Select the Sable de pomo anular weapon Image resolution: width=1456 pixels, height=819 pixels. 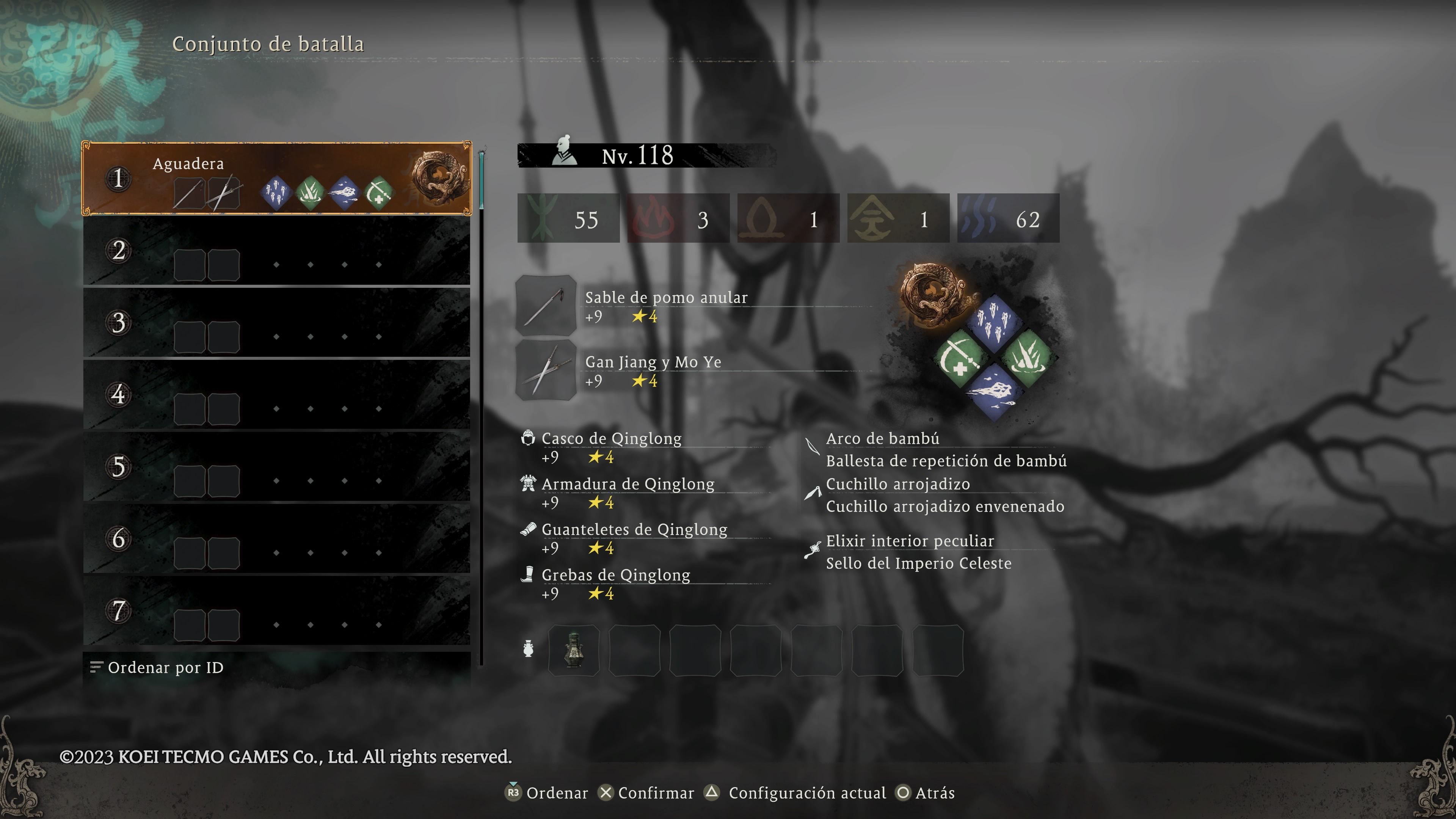[666, 298]
